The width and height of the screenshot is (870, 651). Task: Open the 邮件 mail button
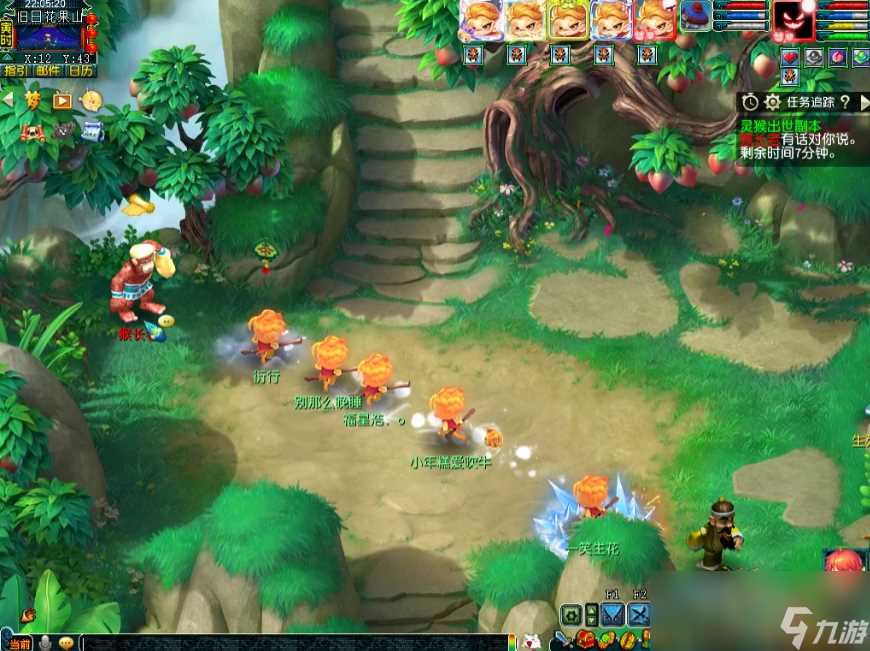click(x=47, y=71)
